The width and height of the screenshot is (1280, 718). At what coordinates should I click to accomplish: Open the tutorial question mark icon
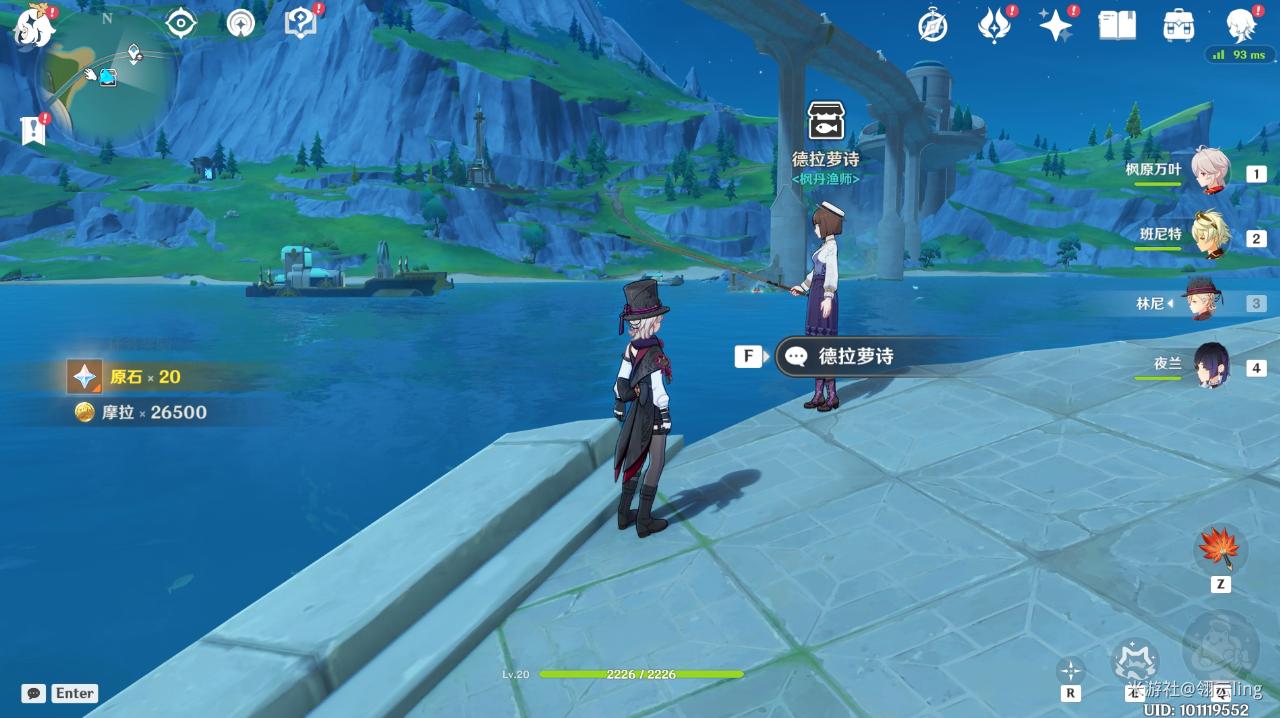tap(299, 23)
